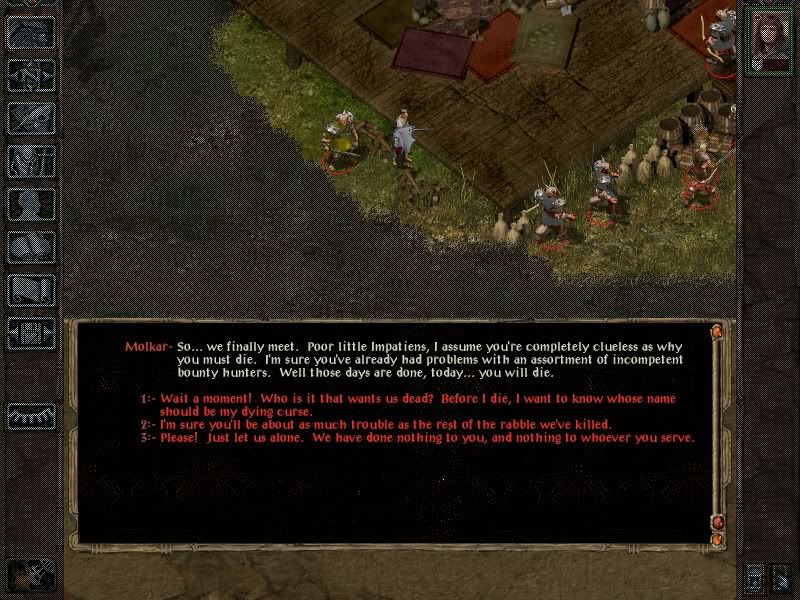Open the area map with the compass icon
This screenshot has width=800, height=600.
click(x=32, y=75)
